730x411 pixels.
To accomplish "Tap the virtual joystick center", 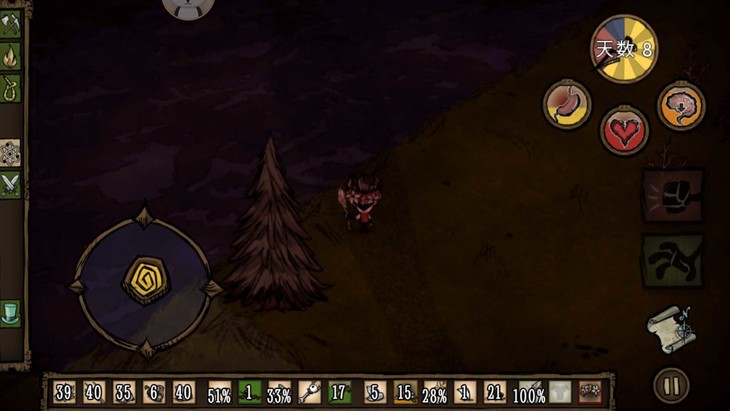I will coord(145,281).
